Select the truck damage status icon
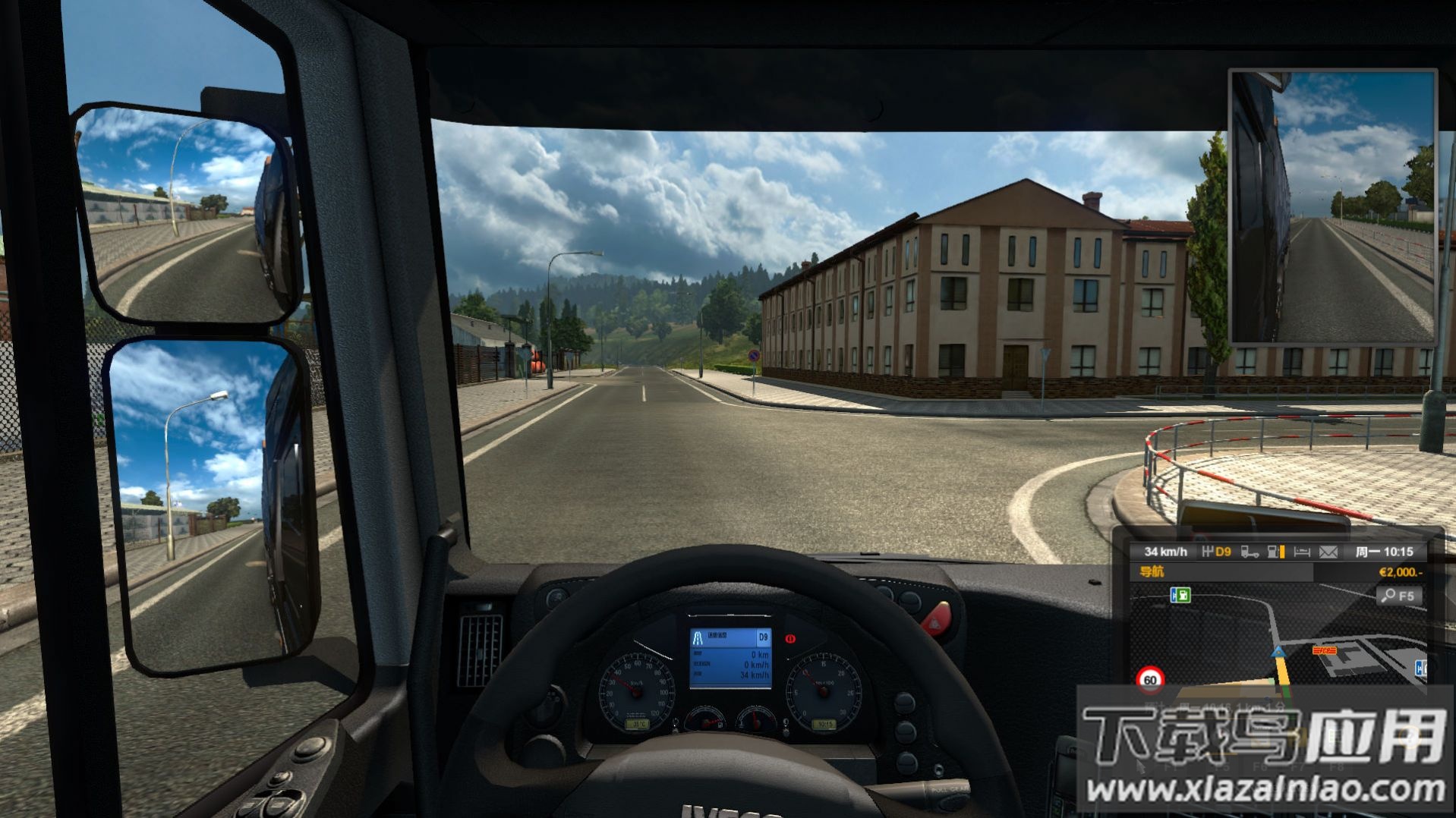The image size is (1456, 818). (x=1249, y=552)
